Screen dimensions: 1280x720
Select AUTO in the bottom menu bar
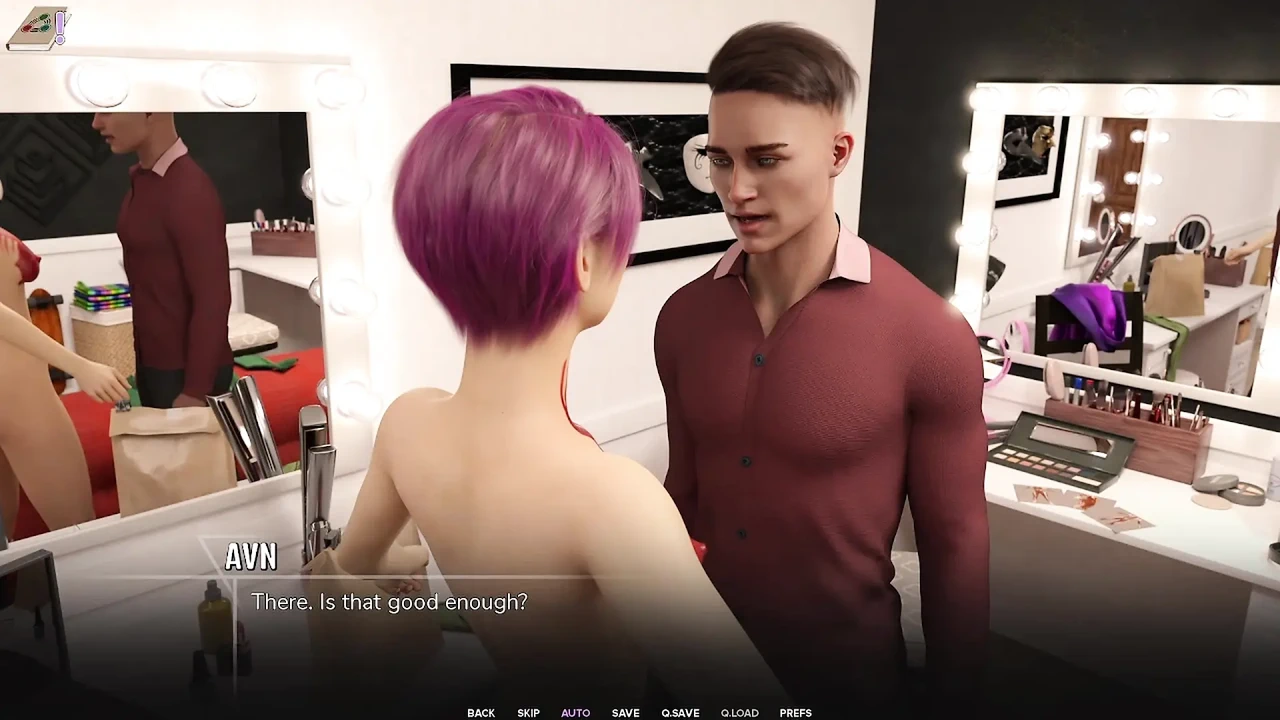pyautogui.click(x=575, y=712)
